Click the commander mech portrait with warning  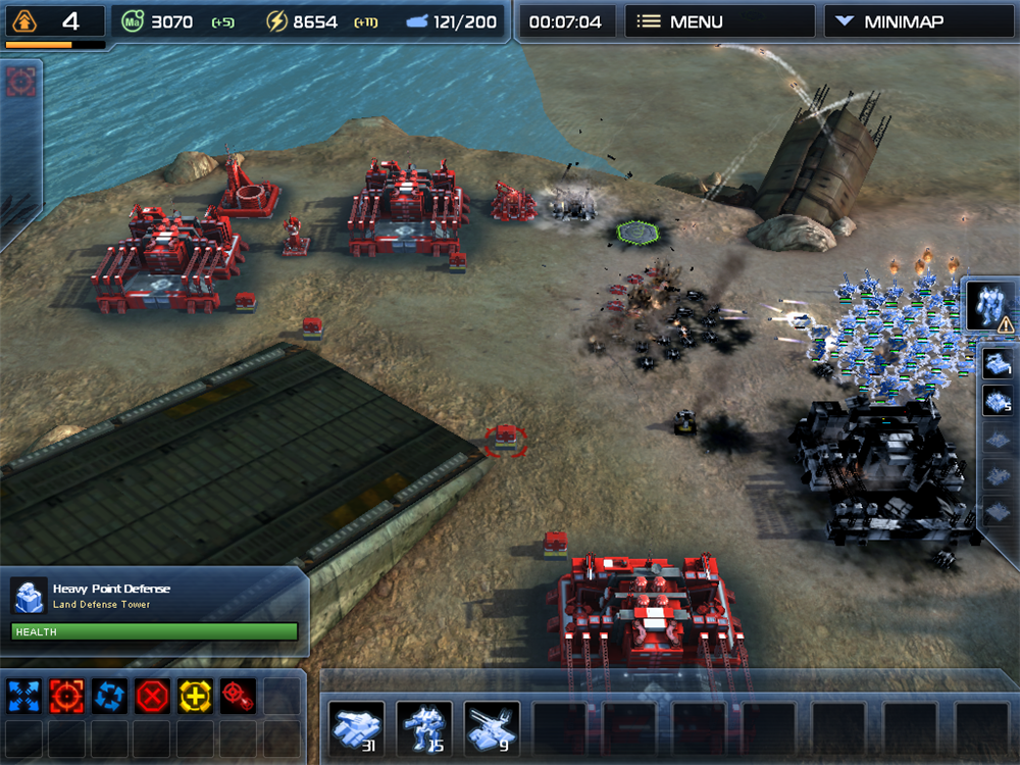click(x=990, y=306)
